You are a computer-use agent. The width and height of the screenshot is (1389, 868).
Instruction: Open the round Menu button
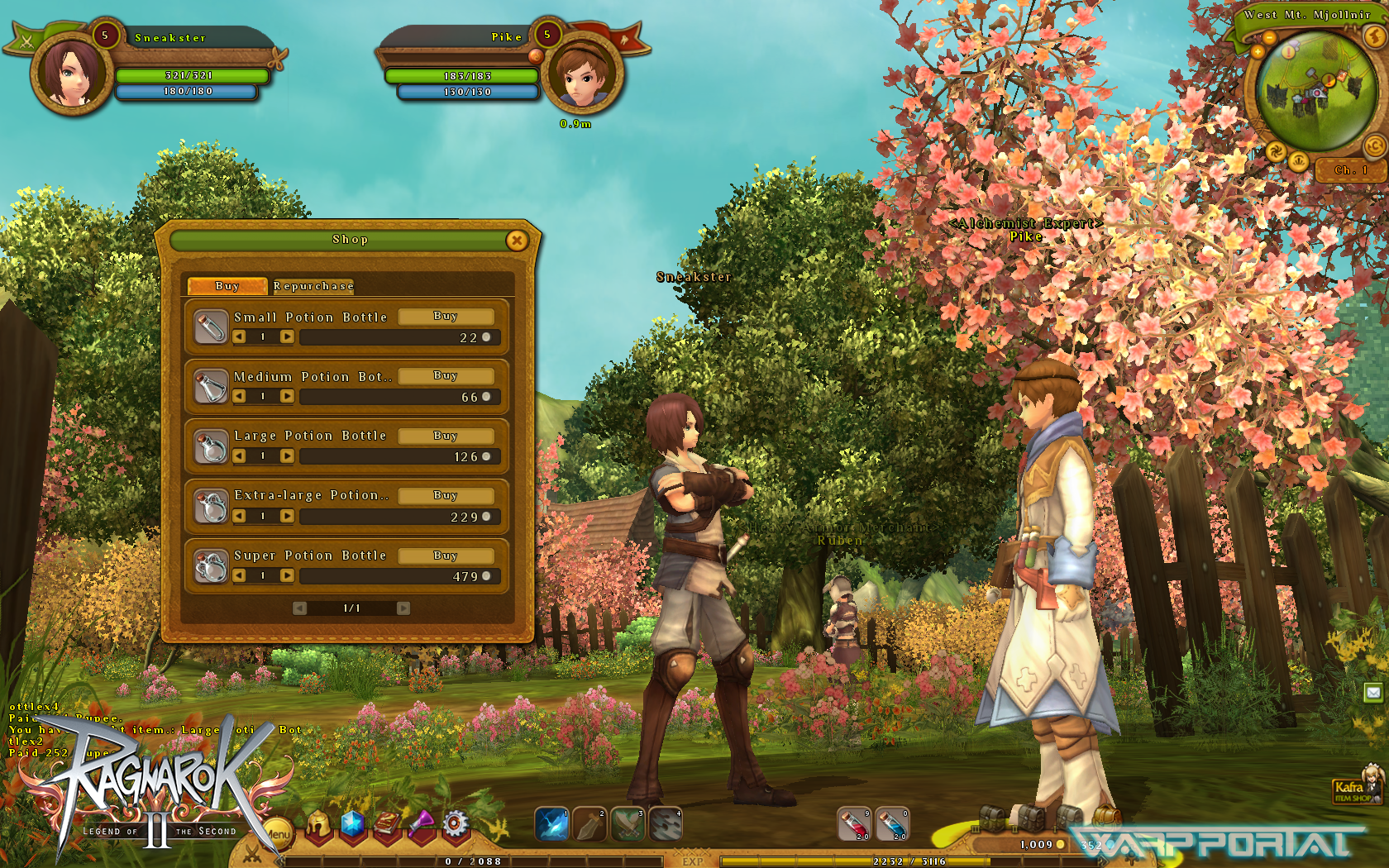(x=278, y=833)
